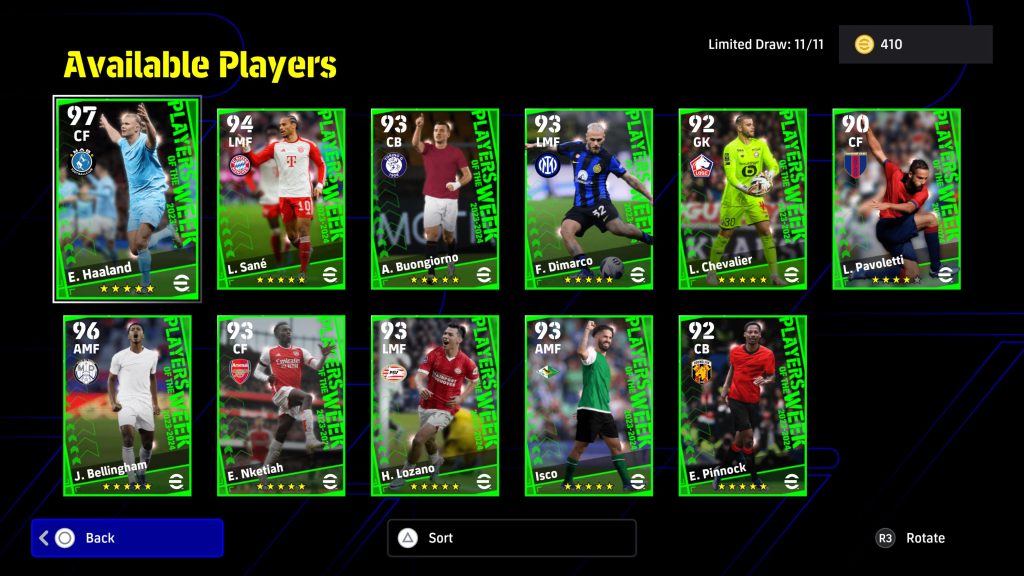
Task: Pick the A. Buongiorno CB card
Action: click(435, 199)
